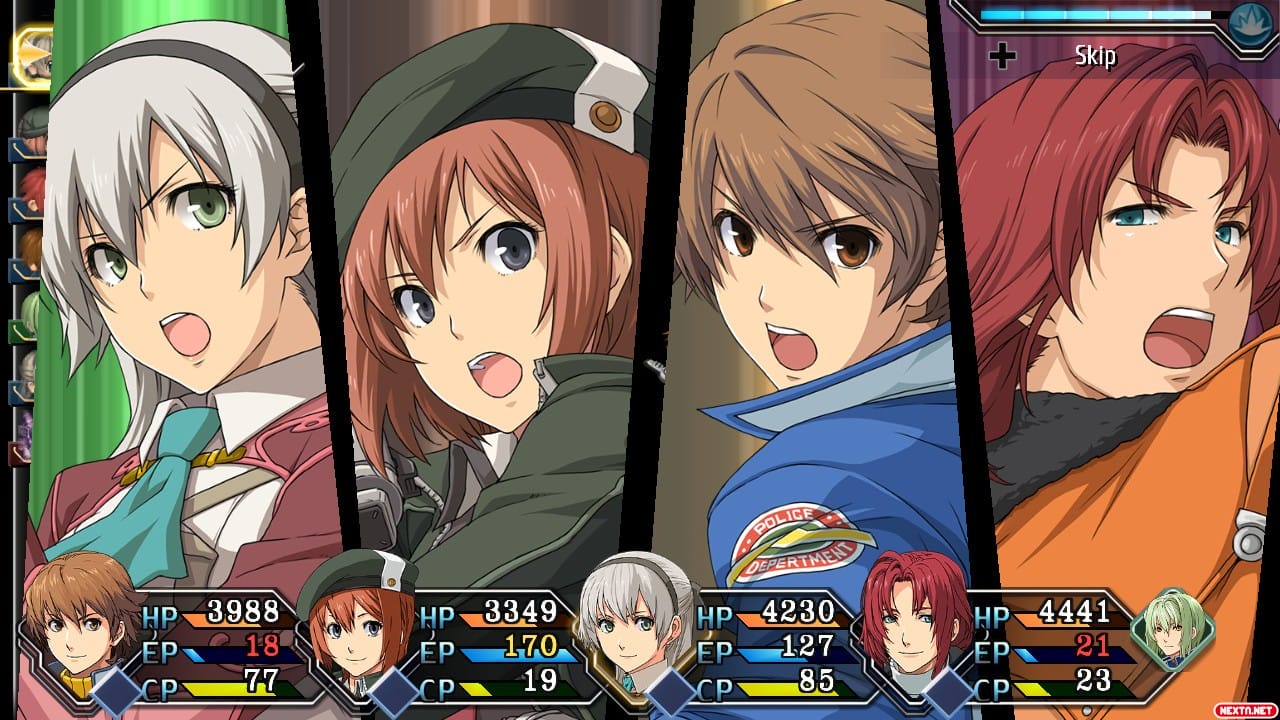Skip the combo attack cut-in

tap(1094, 56)
